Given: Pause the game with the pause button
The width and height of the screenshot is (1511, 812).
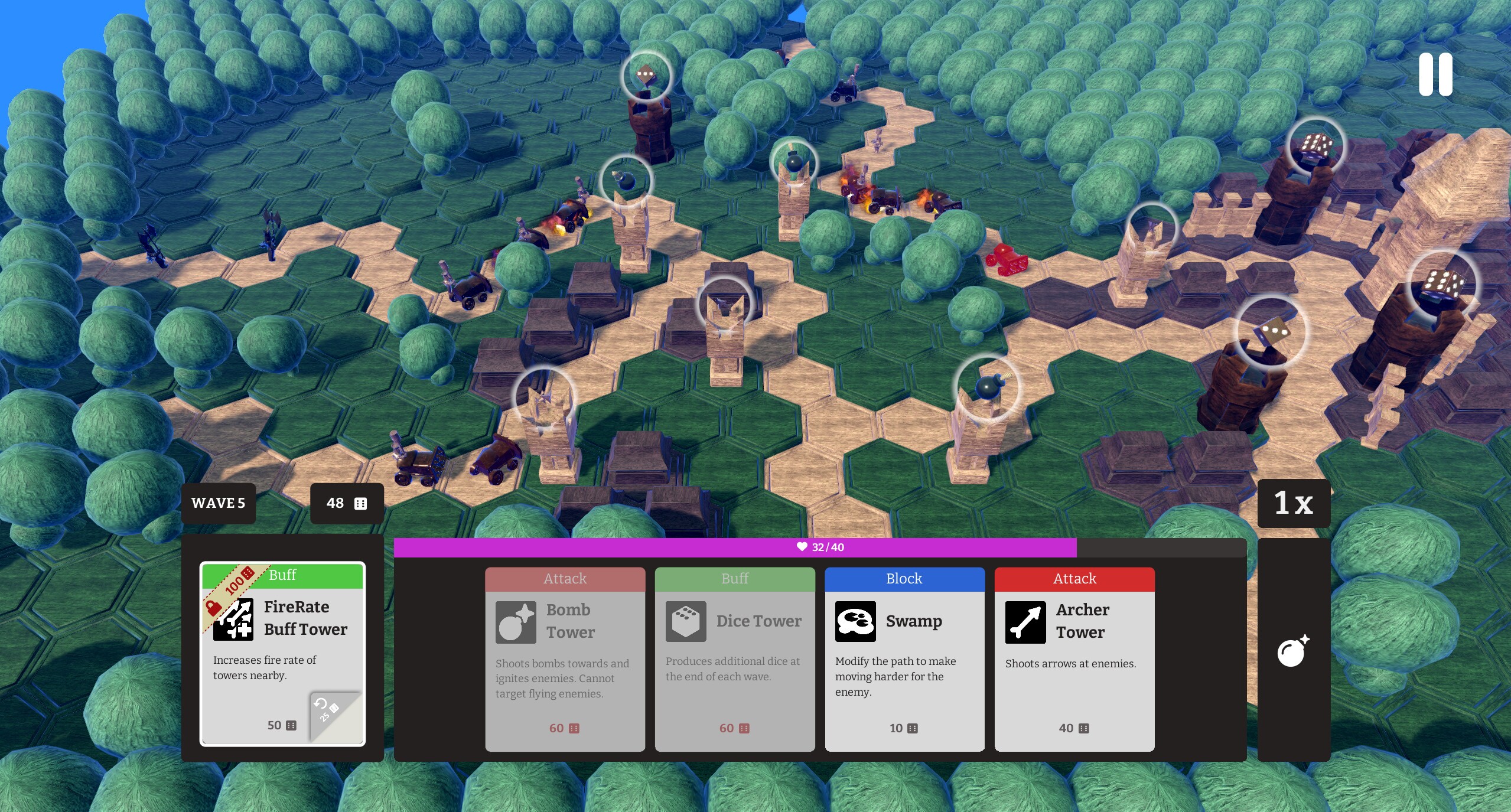Looking at the screenshot, I should click(1435, 73).
